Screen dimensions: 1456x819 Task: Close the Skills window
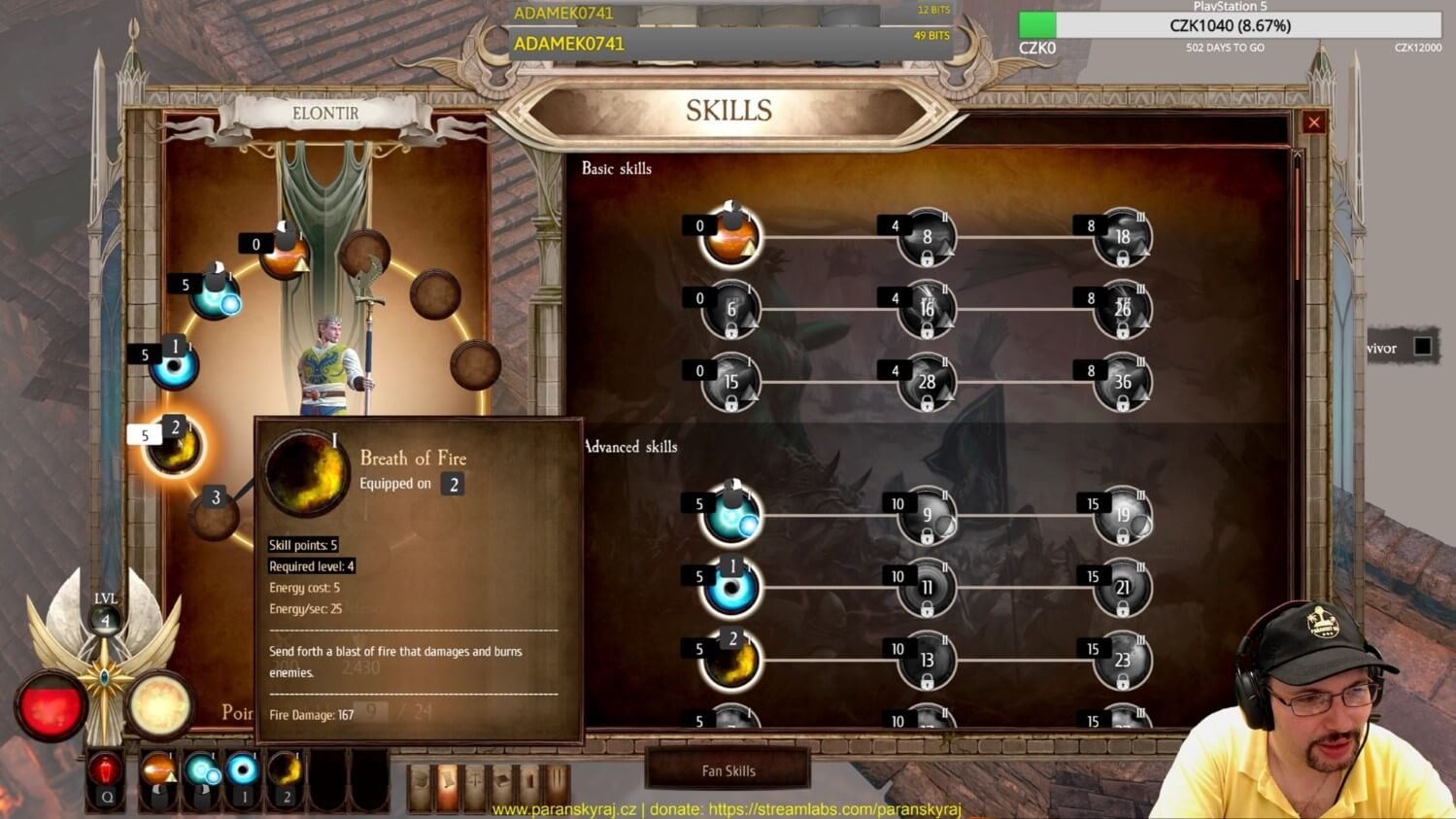1313,122
